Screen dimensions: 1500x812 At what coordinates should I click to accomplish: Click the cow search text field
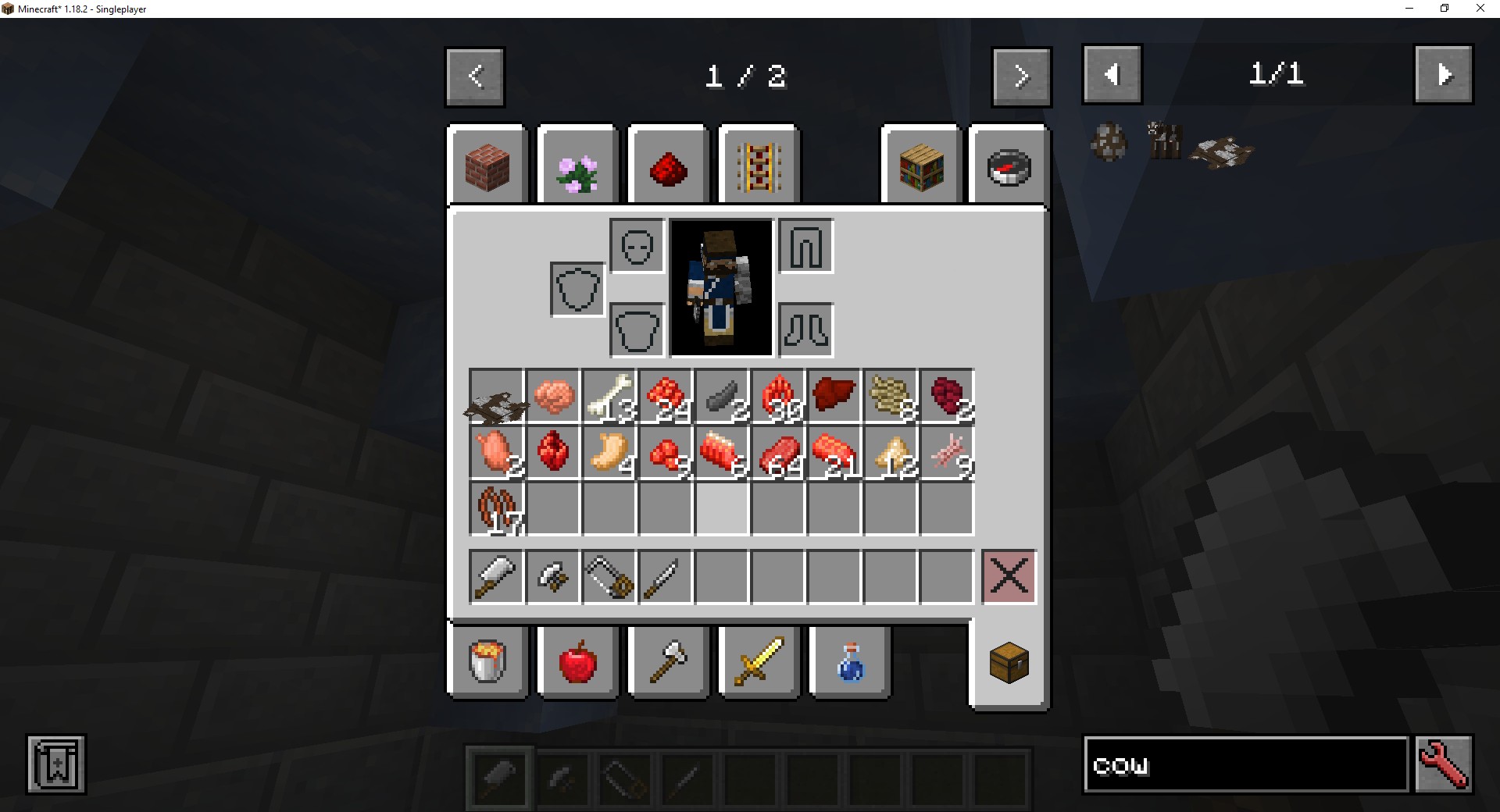pyautogui.click(x=1245, y=765)
